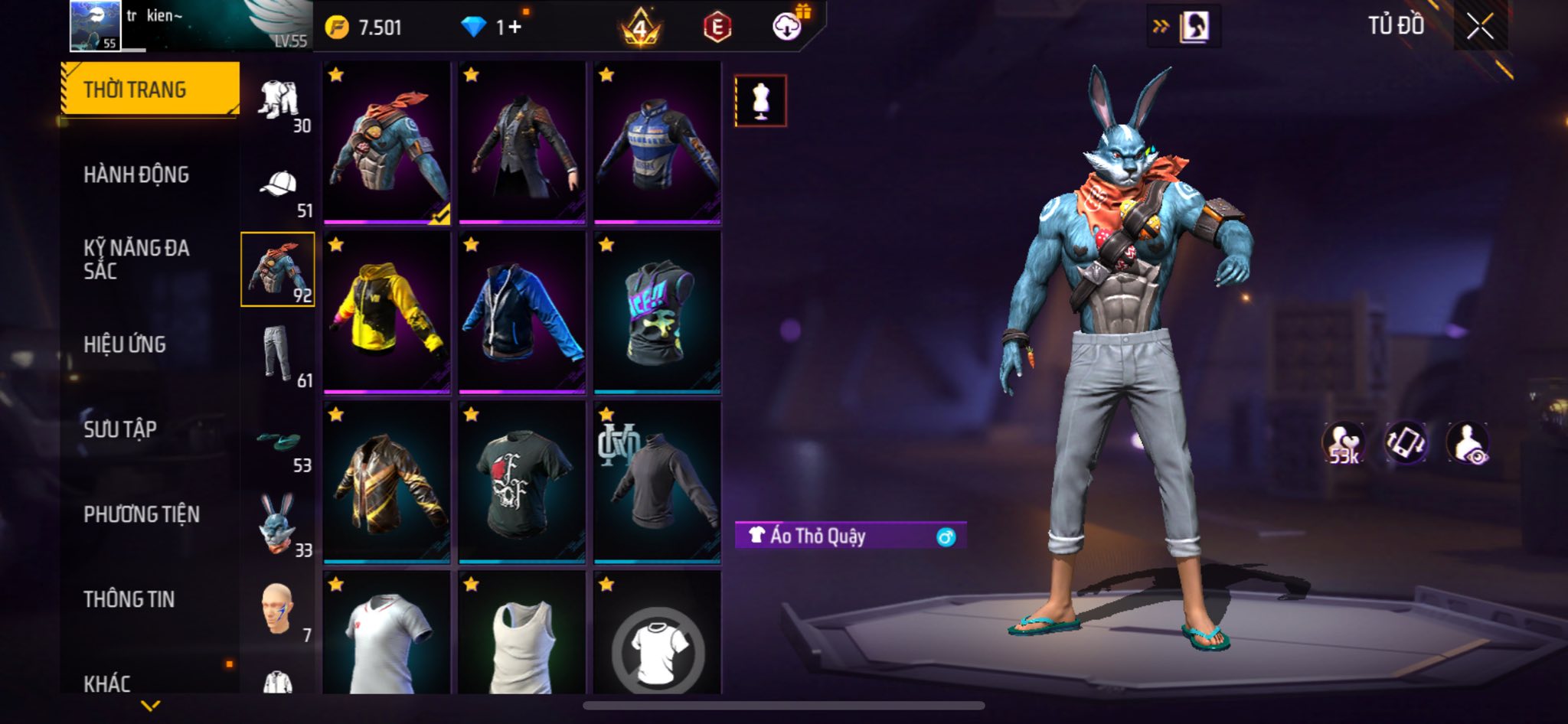Image resolution: width=1568 pixels, height=724 pixels.
Task: Select the THỜI TRANG menu tab
Action: coord(150,90)
